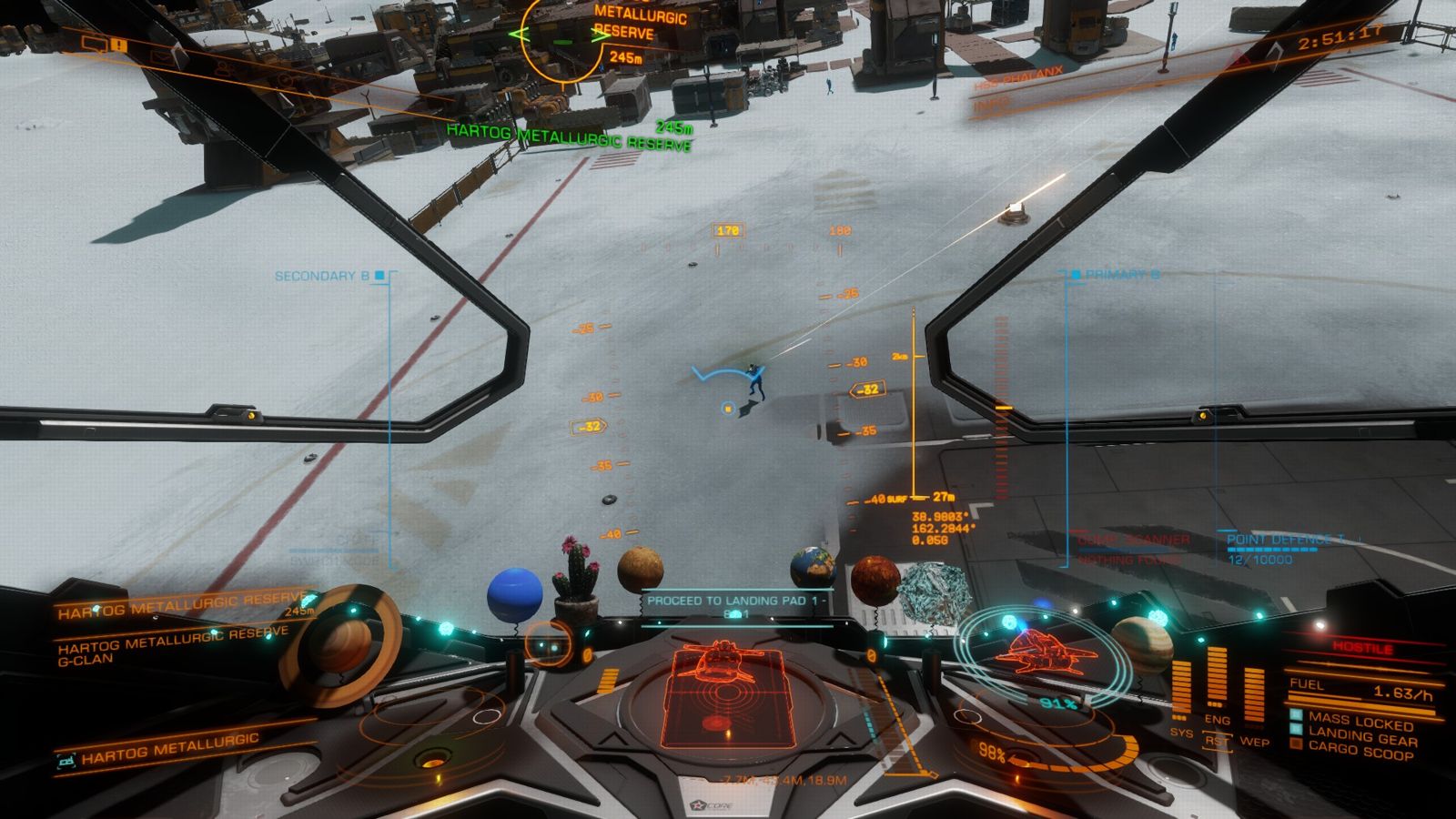
Task: Select the Point Defence module entry
Action: [x=1283, y=541]
